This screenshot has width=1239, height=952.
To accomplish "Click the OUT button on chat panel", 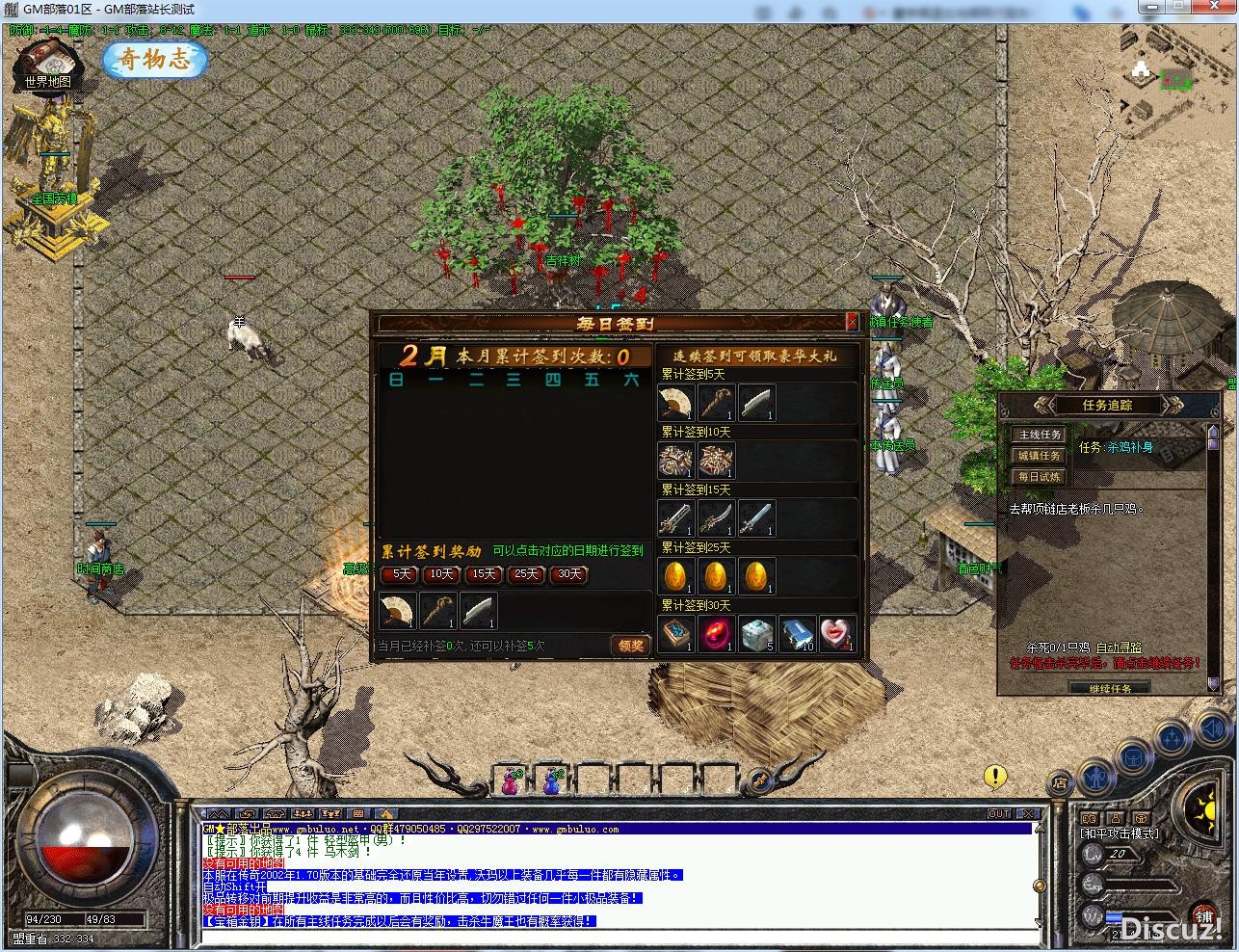I will tap(999, 814).
